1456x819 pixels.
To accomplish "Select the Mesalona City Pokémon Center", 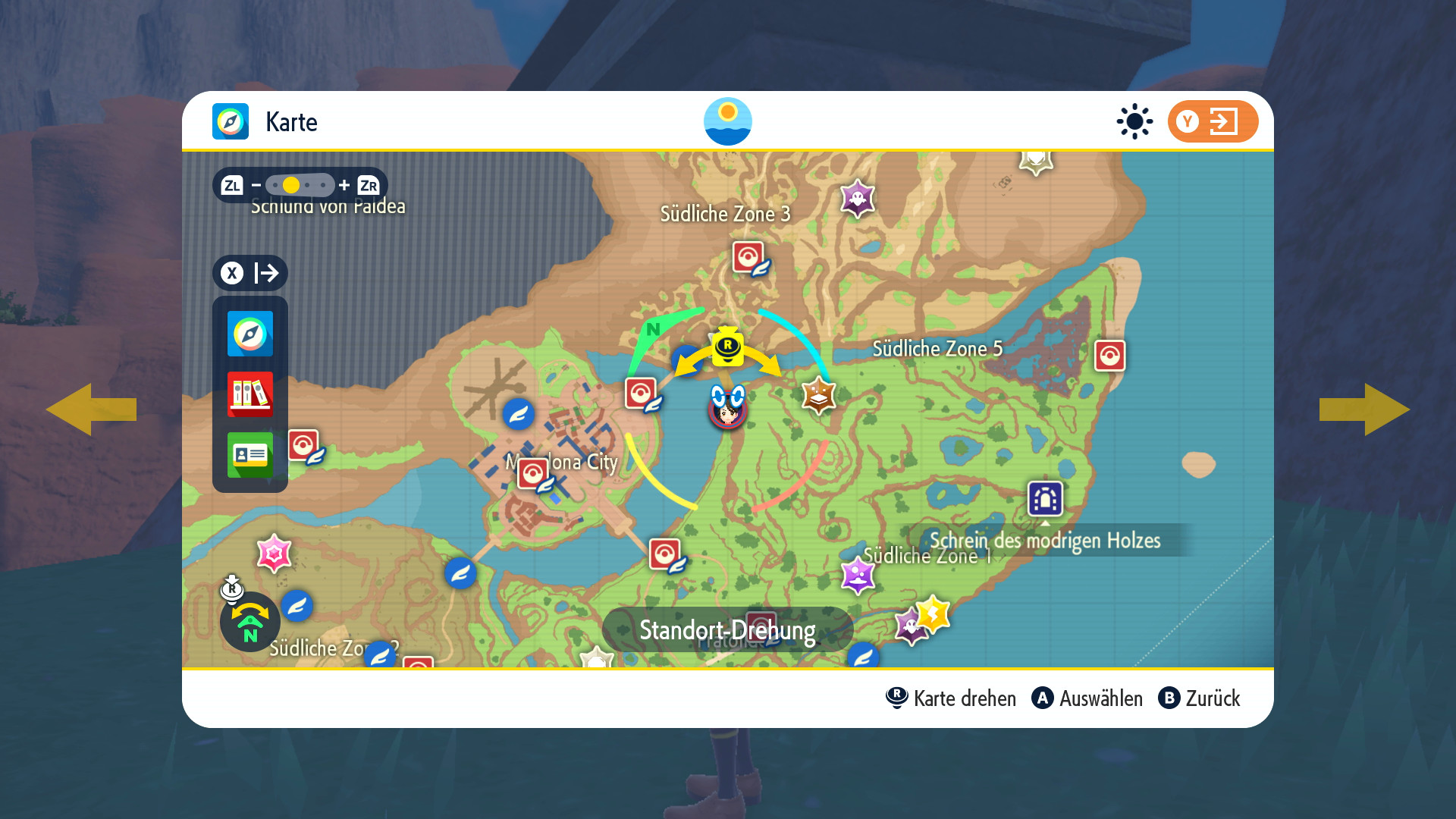I will 534,474.
